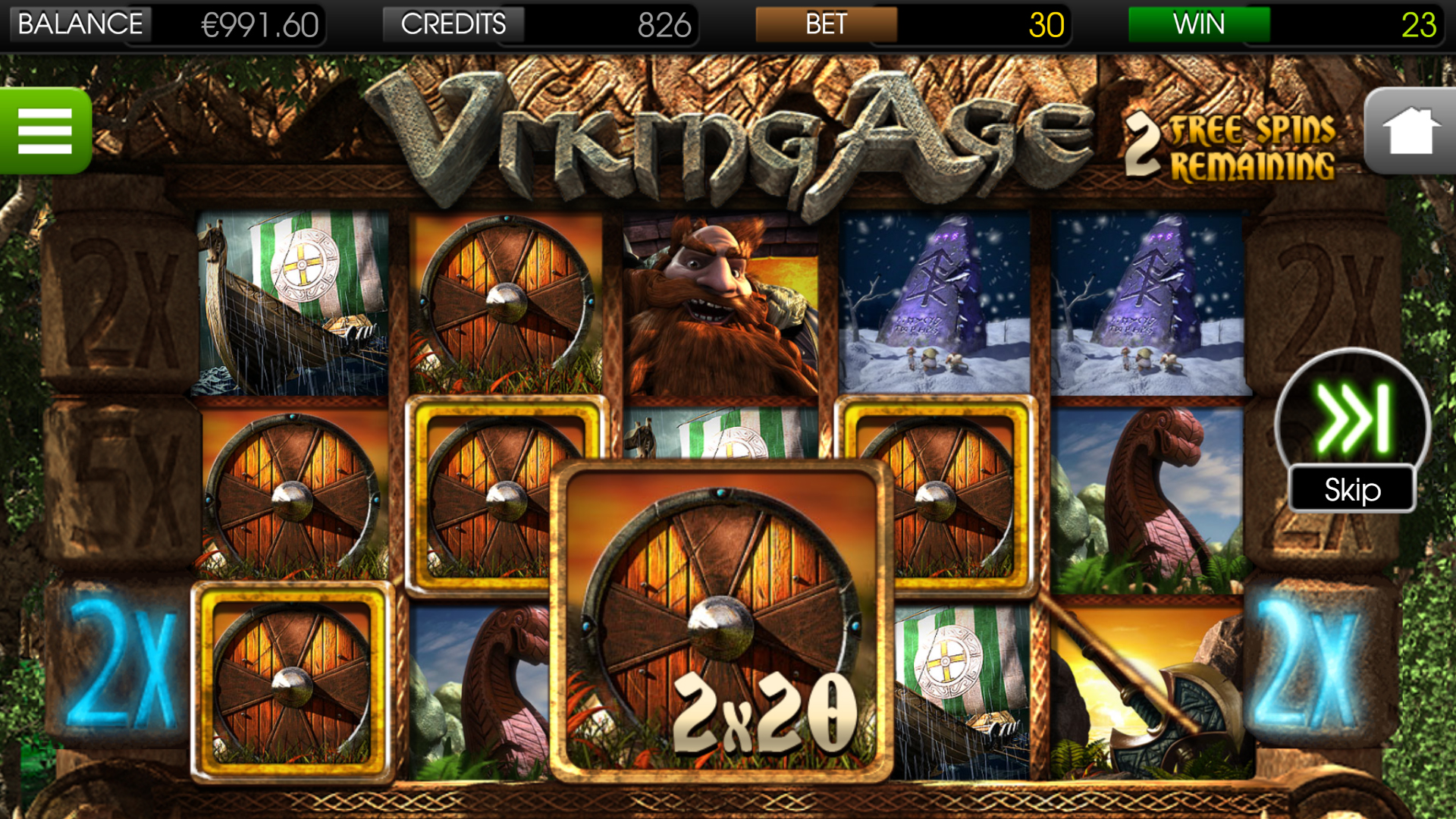Screen dimensions: 1456x819
Task: Click the 2 Free Spins Remaining text
Action: (1228, 140)
